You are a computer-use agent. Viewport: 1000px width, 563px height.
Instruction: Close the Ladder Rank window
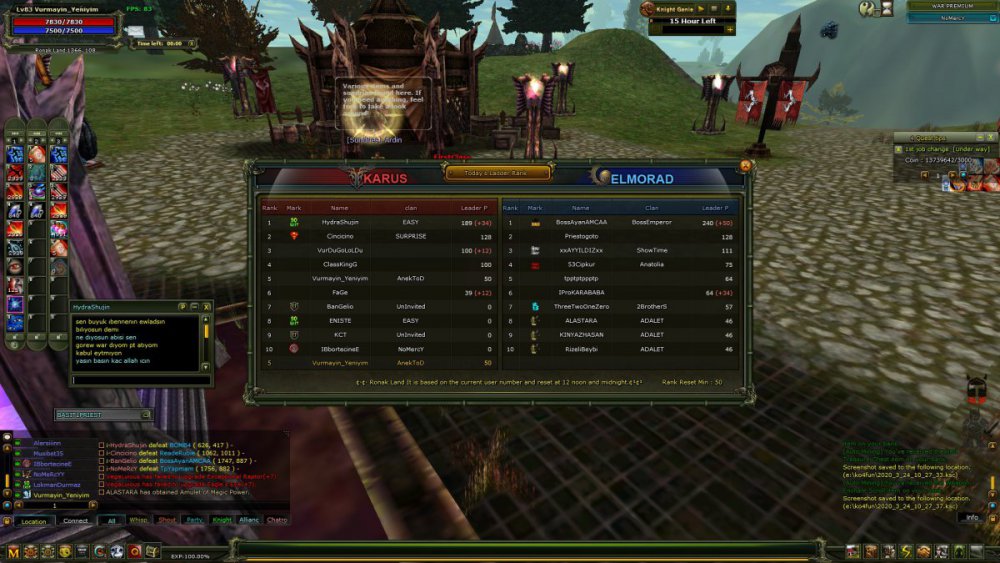point(745,165)
